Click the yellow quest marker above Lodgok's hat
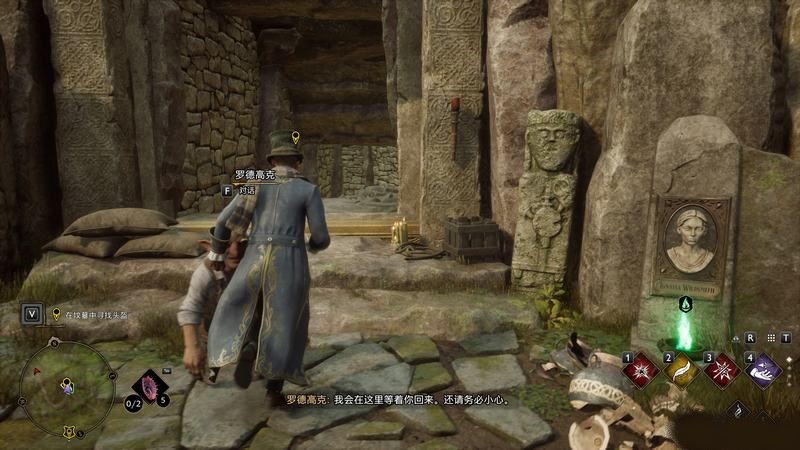This screenshot has height=450, width=800. [294, 137]
